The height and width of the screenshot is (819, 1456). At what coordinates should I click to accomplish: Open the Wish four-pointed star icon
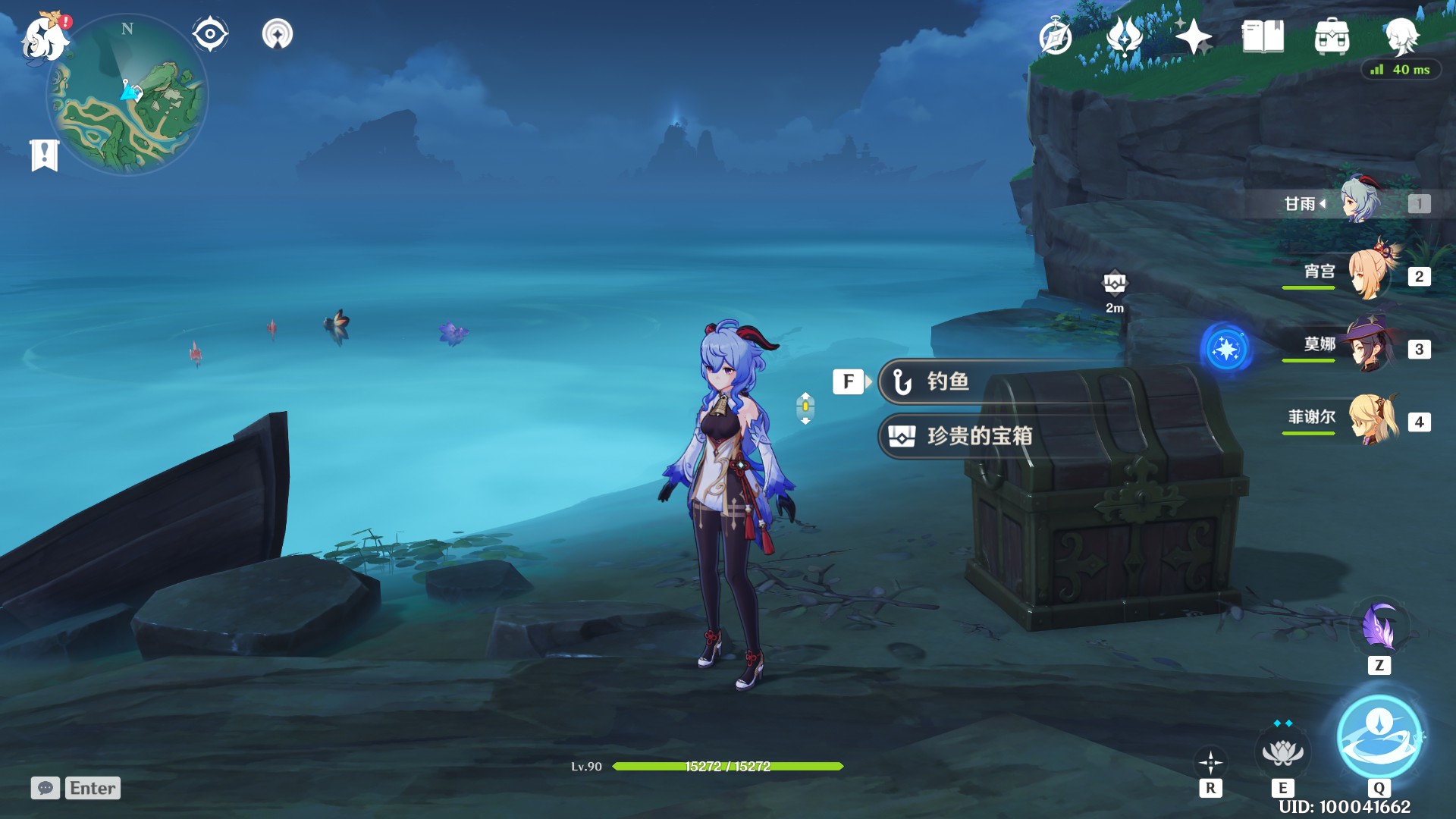pos(1194,36)
